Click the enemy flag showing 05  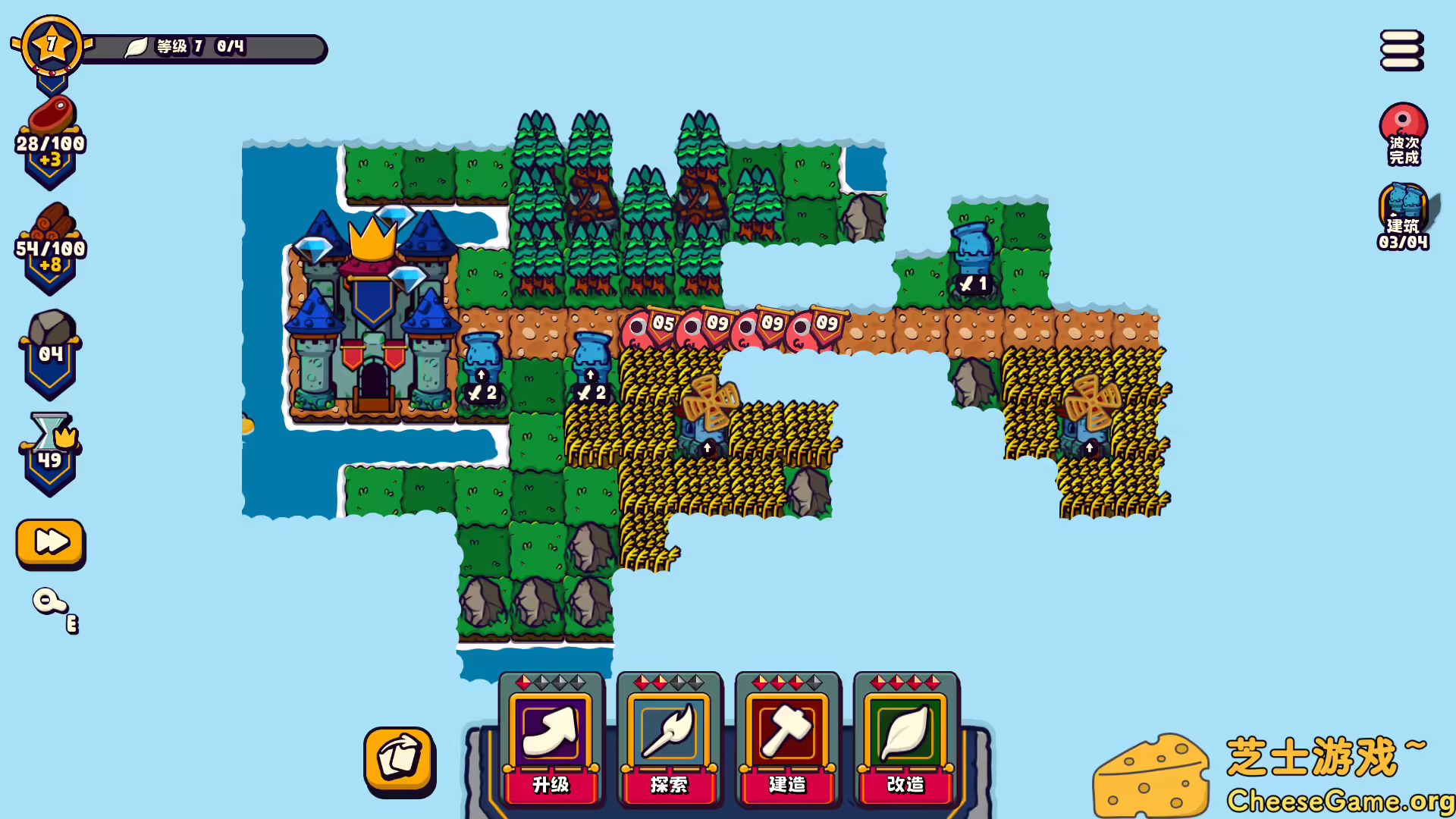click(x=652, y=325)
